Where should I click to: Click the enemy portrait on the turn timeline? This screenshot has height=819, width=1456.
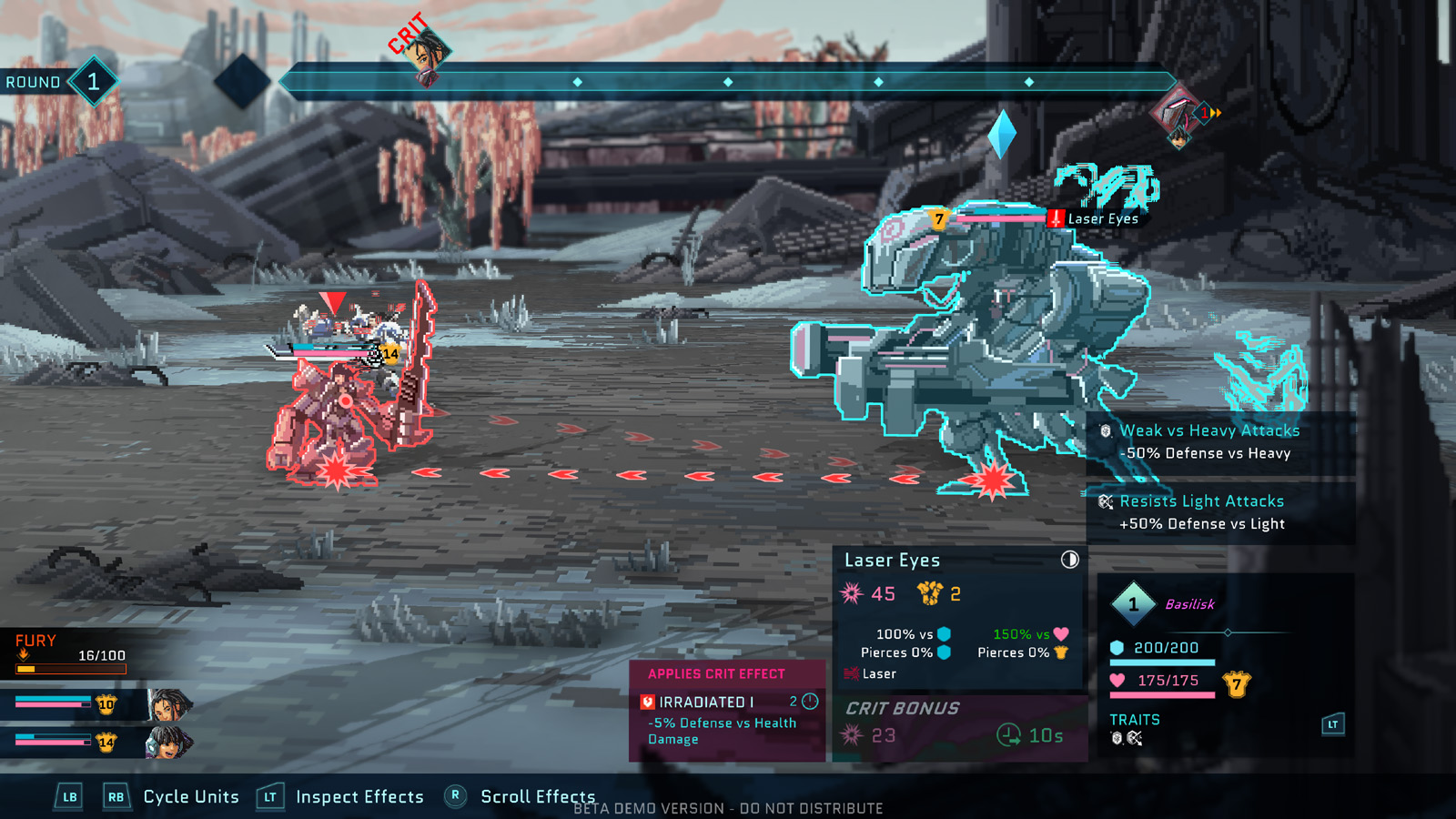[1178, 116]
